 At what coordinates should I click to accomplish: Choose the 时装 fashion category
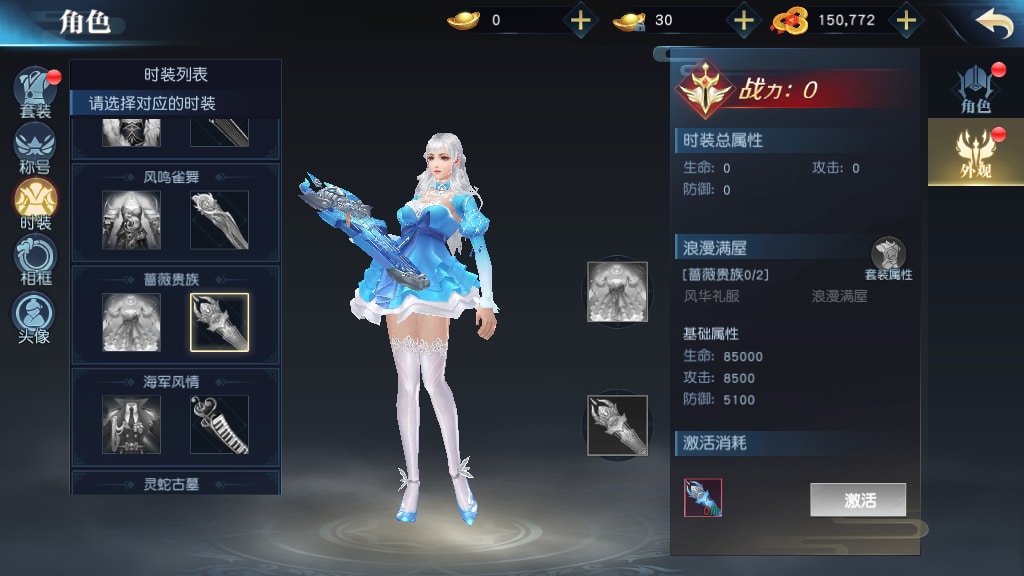35,204
